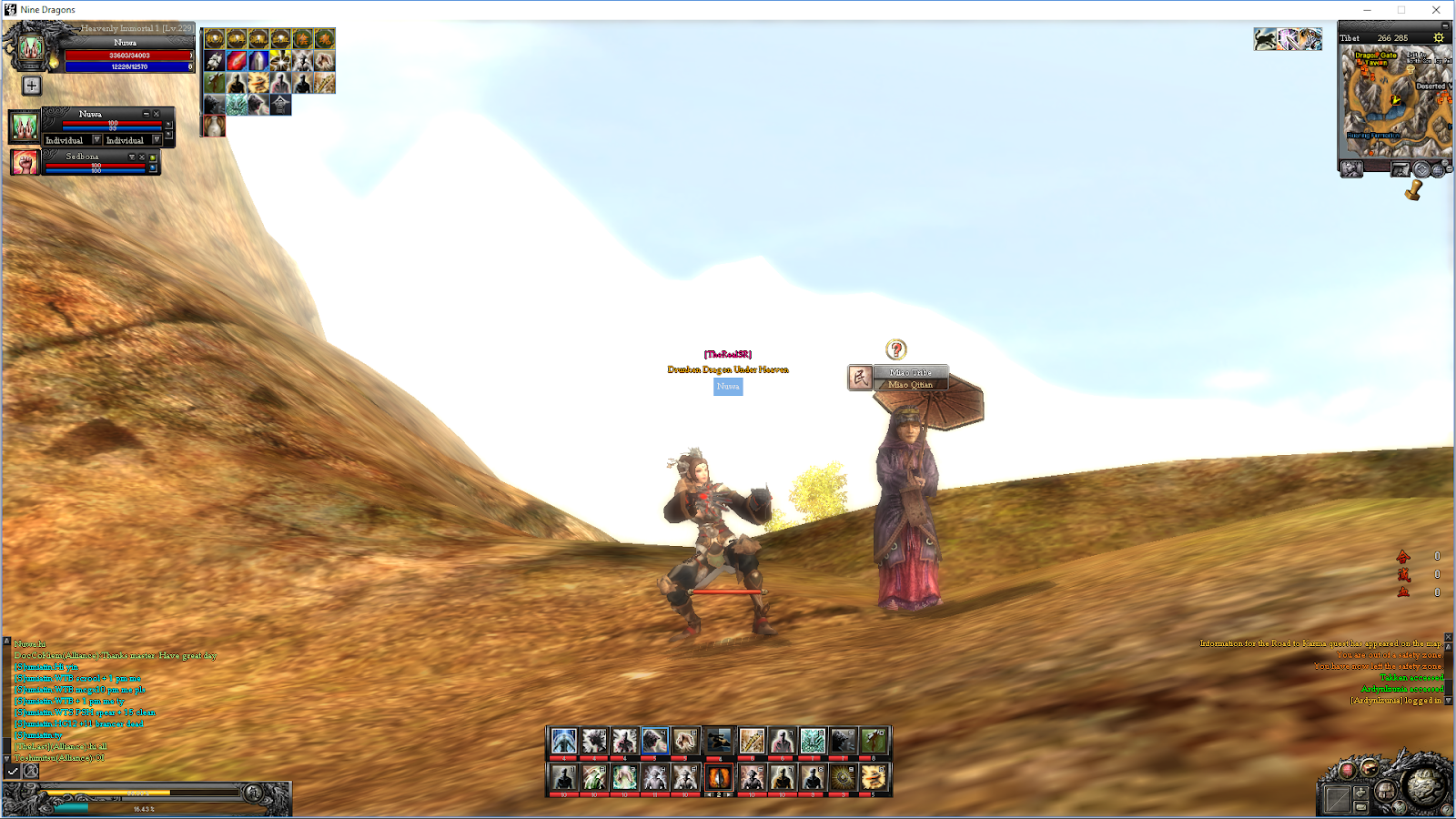This screenshot has height=819, width=1456.
Task: Expand the dropdown arrow on Sedbona's bar
Action: [132, 157]
